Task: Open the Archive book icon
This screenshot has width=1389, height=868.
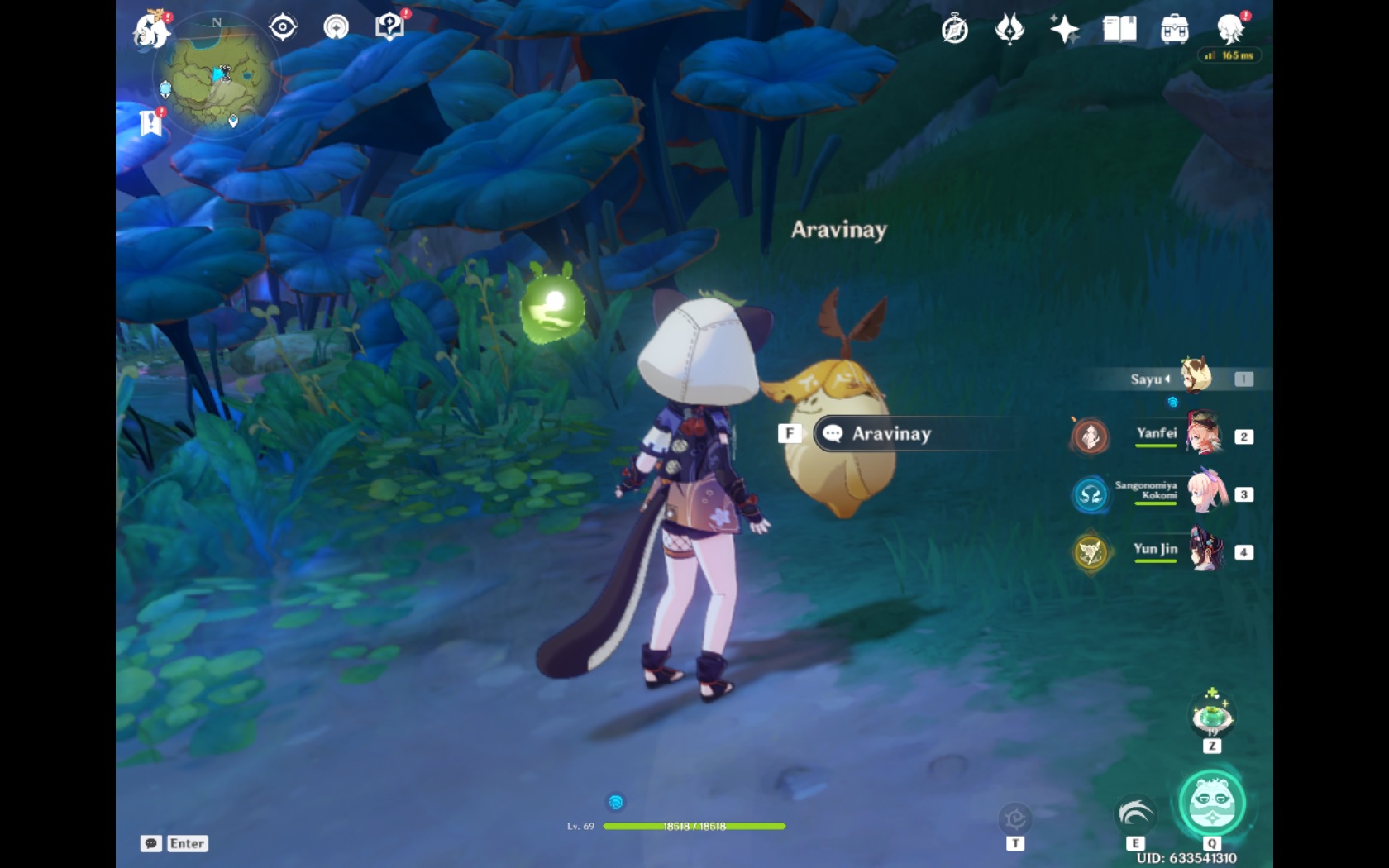Action: coord(1119,29)
